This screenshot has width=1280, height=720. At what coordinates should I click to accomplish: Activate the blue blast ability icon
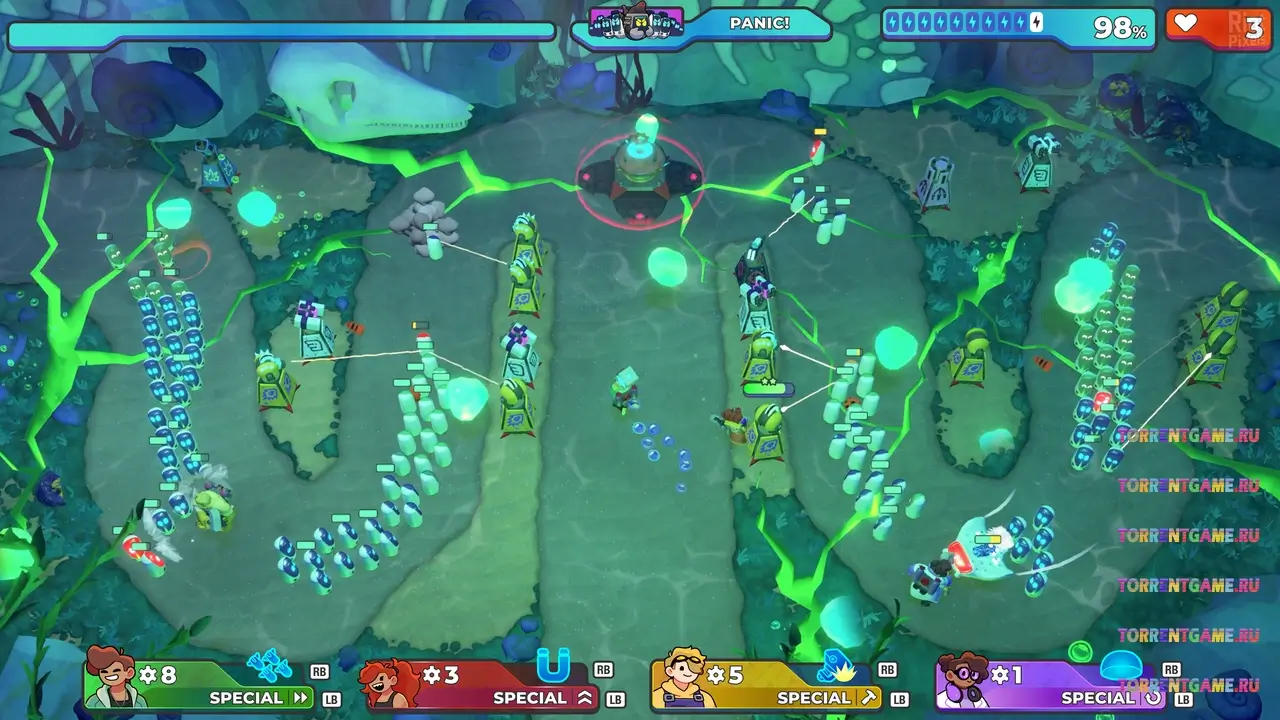click(835, 664)
